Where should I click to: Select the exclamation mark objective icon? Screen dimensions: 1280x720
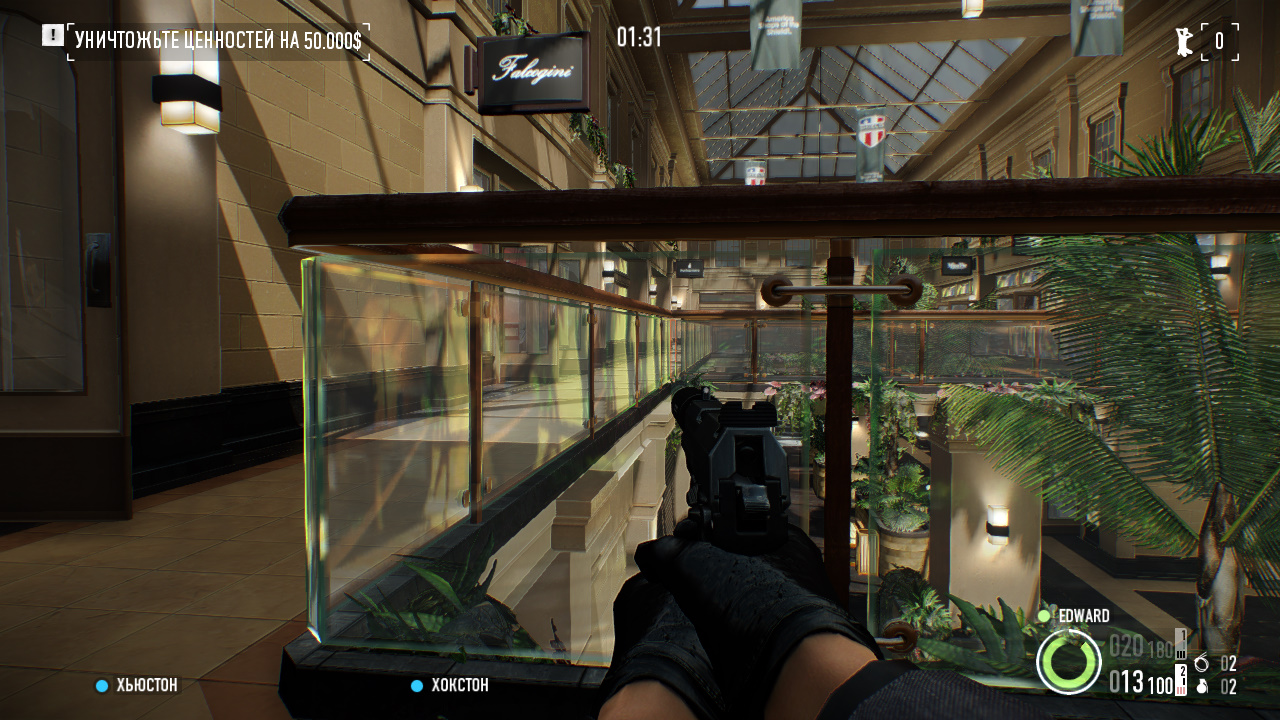[x=52, y=36]
